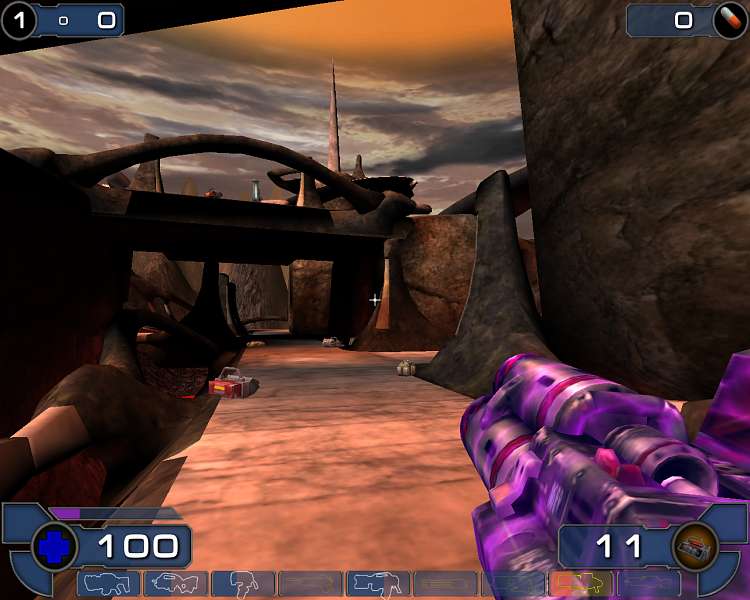750x600 pixels.
Task: Select the Shield Gun weapon slot
Action: click(109, 583)
